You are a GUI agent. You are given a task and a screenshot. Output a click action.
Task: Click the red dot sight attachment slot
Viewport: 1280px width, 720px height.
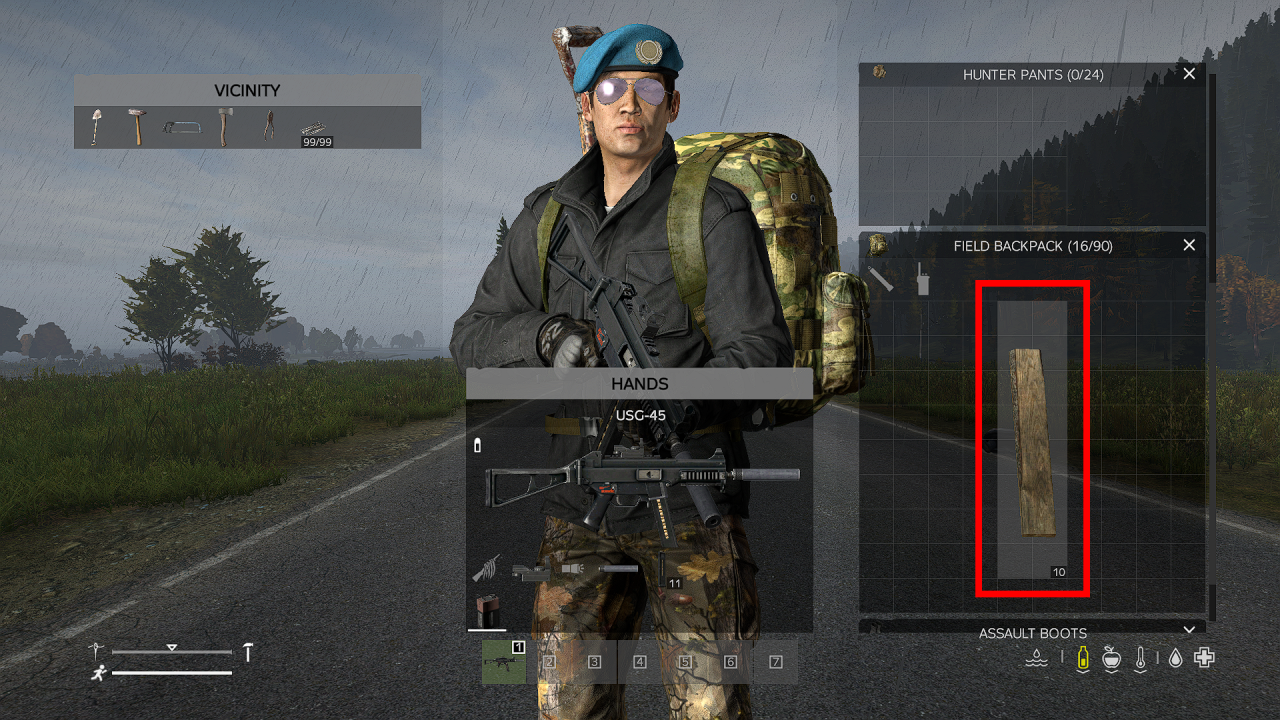[x=530, y=570]
